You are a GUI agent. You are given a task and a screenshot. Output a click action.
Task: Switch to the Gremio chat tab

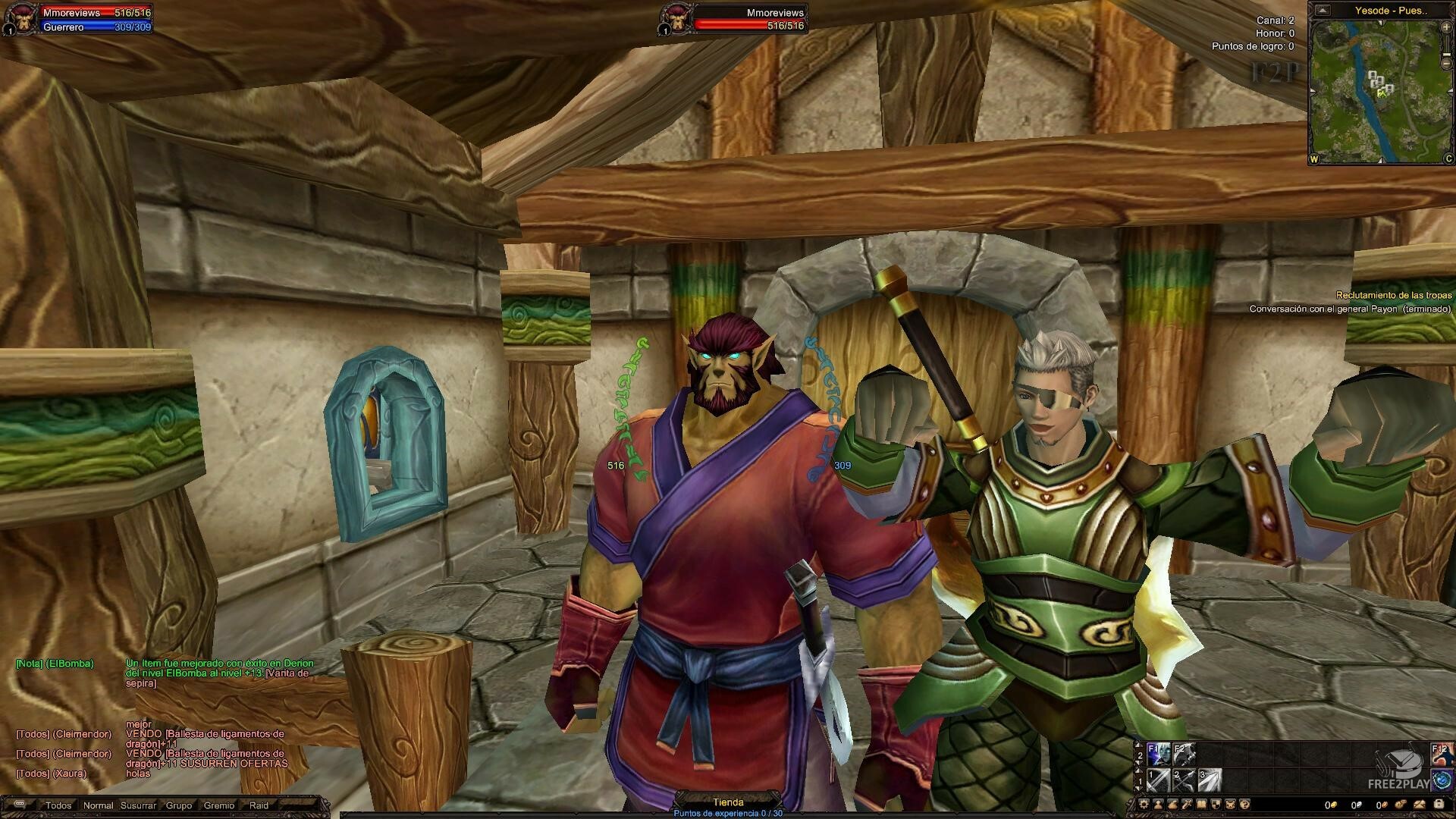pyautogui.click(x=219, y=805)
